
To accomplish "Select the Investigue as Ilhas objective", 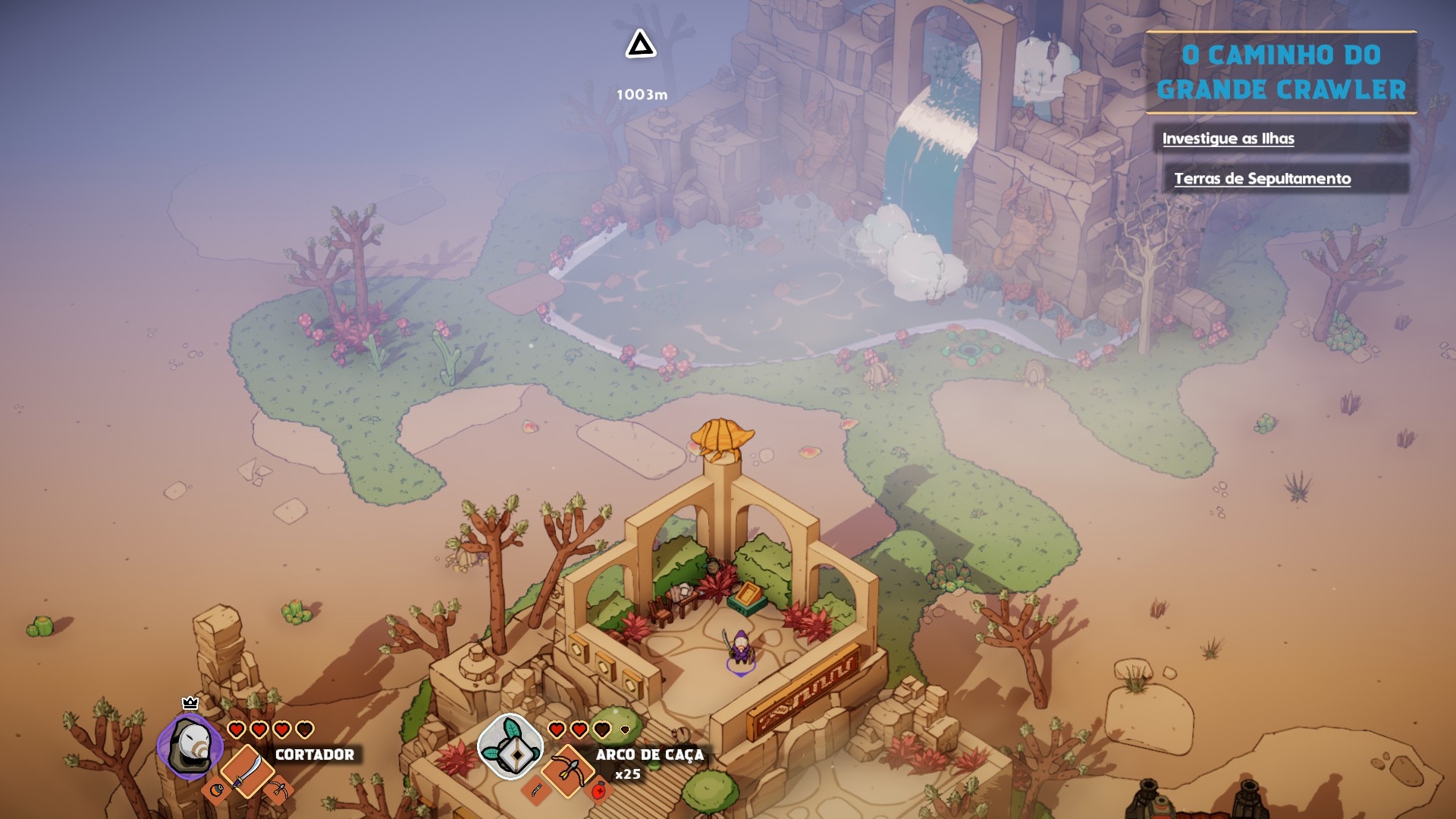I will (1228, 139).
